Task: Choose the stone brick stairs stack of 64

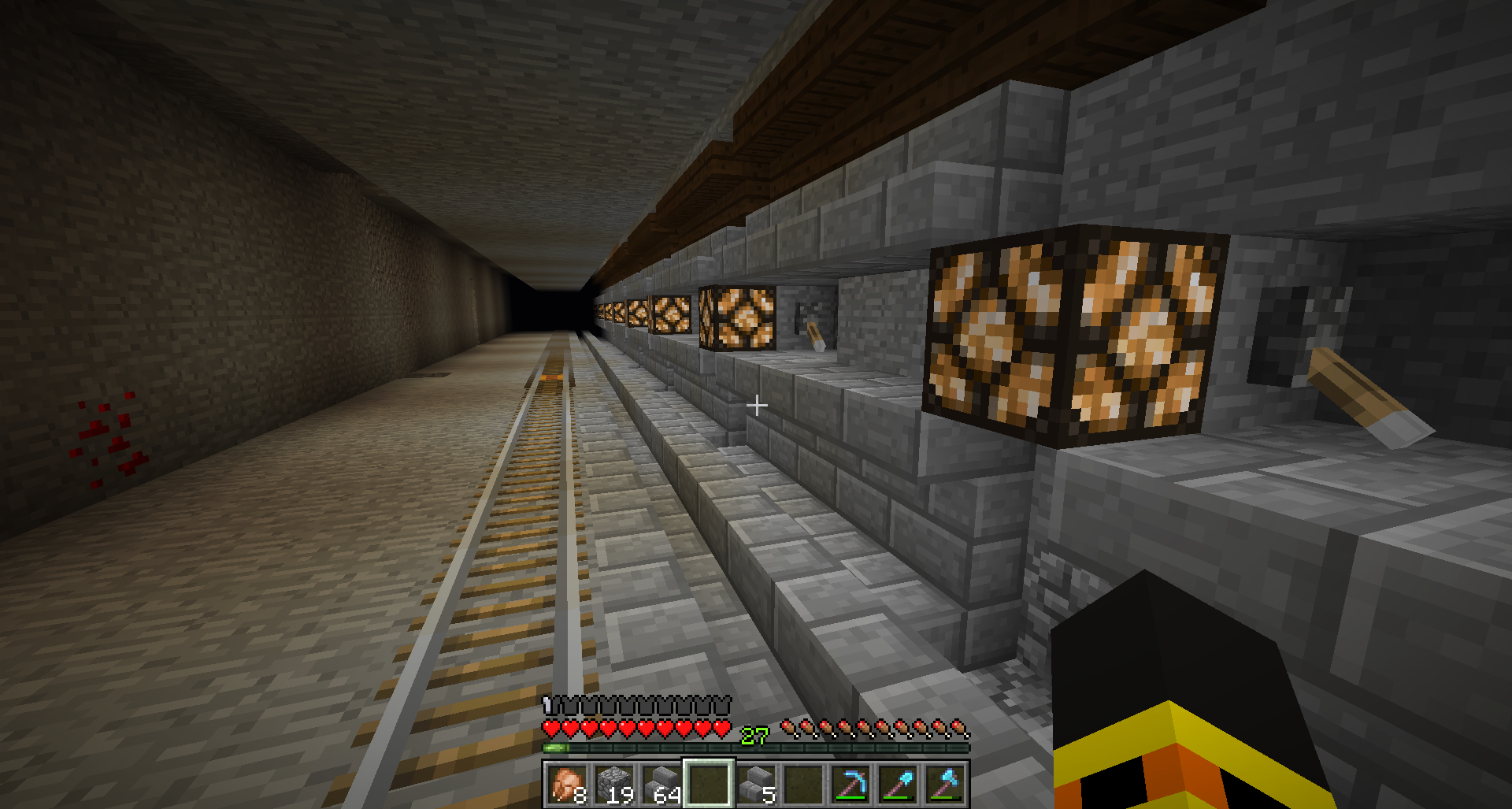Action: click(x=661, y=785)
